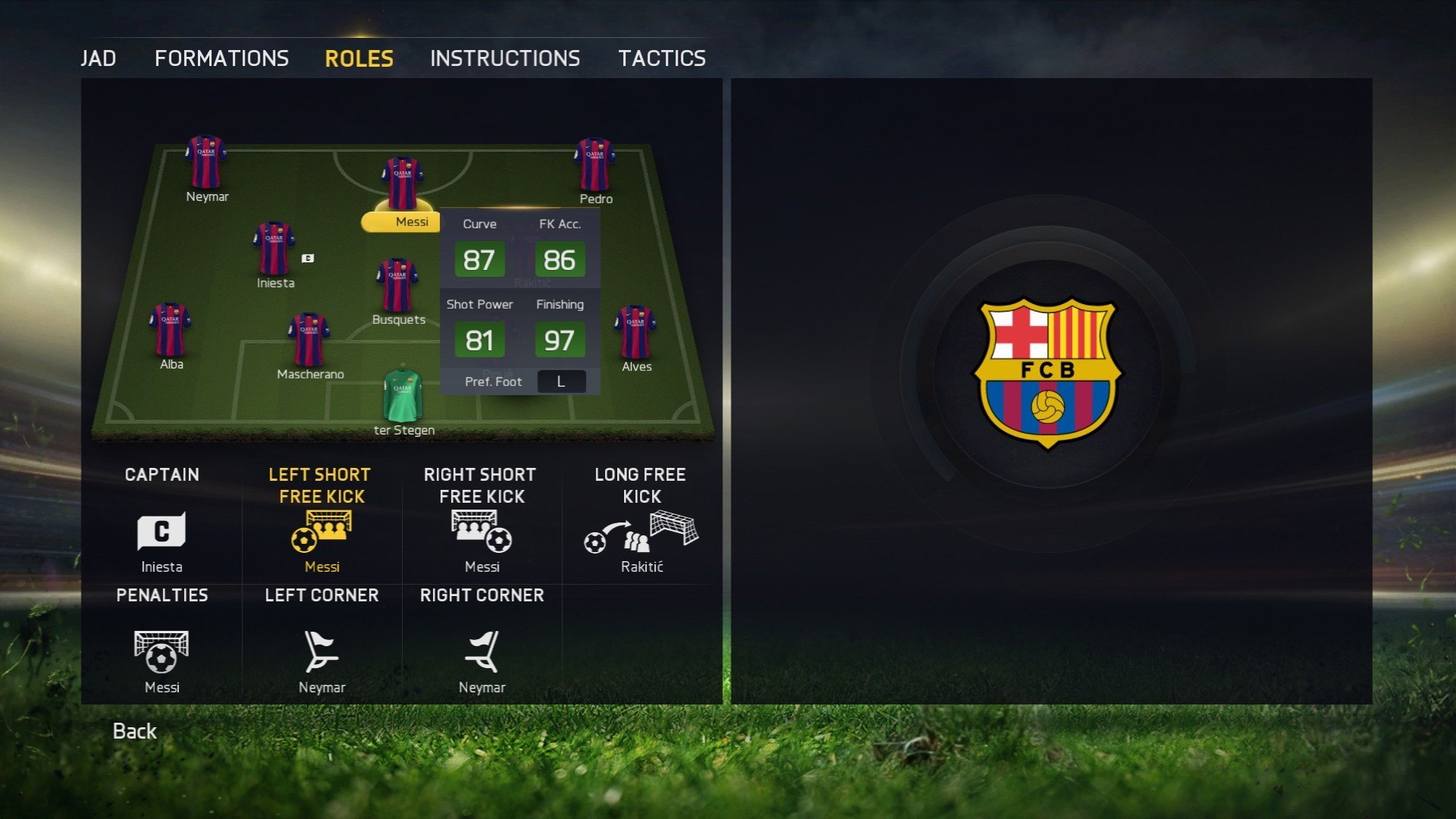Click the Finishing 97 stat box
The width and height of the screenshot is (1456, 819).
tap(560, 340)
